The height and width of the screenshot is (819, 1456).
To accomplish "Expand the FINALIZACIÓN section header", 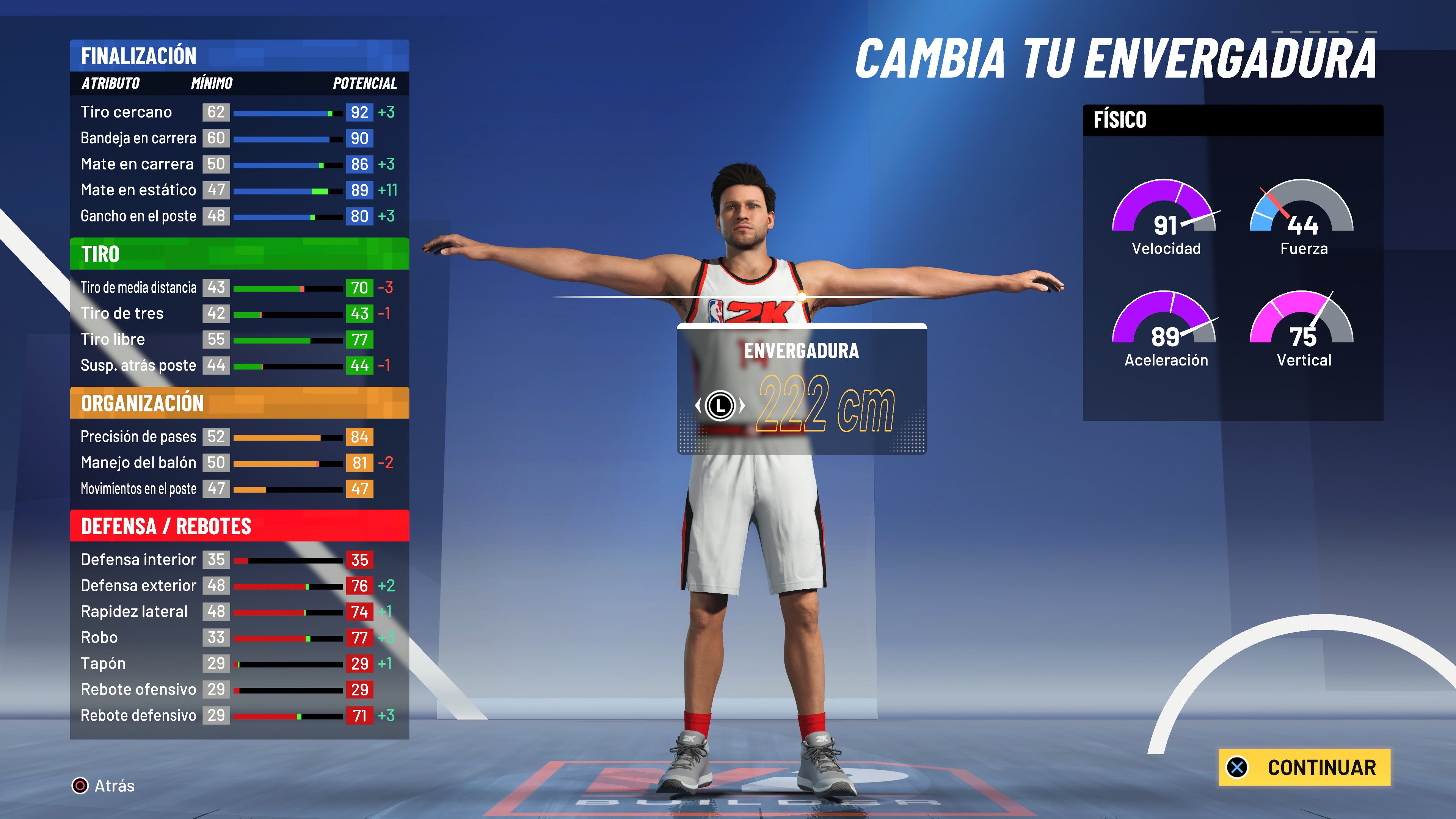I will coord(139,56).
